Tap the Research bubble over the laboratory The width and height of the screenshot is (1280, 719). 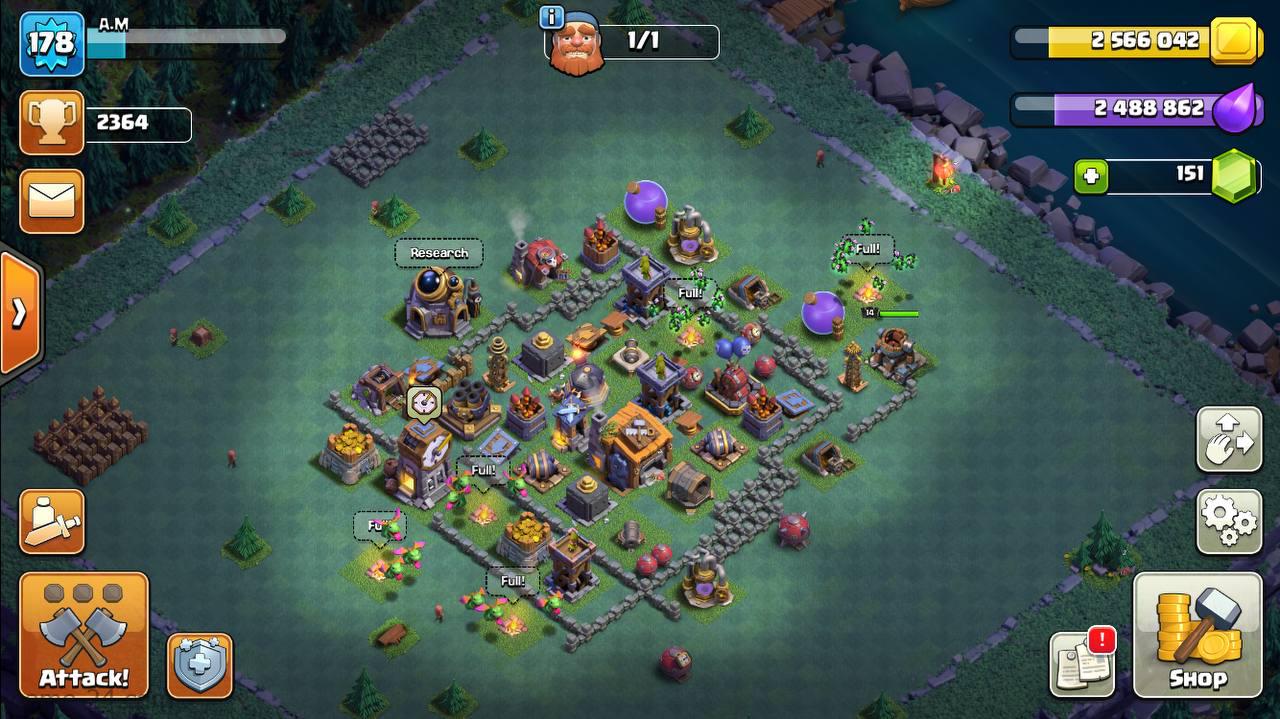439,253
